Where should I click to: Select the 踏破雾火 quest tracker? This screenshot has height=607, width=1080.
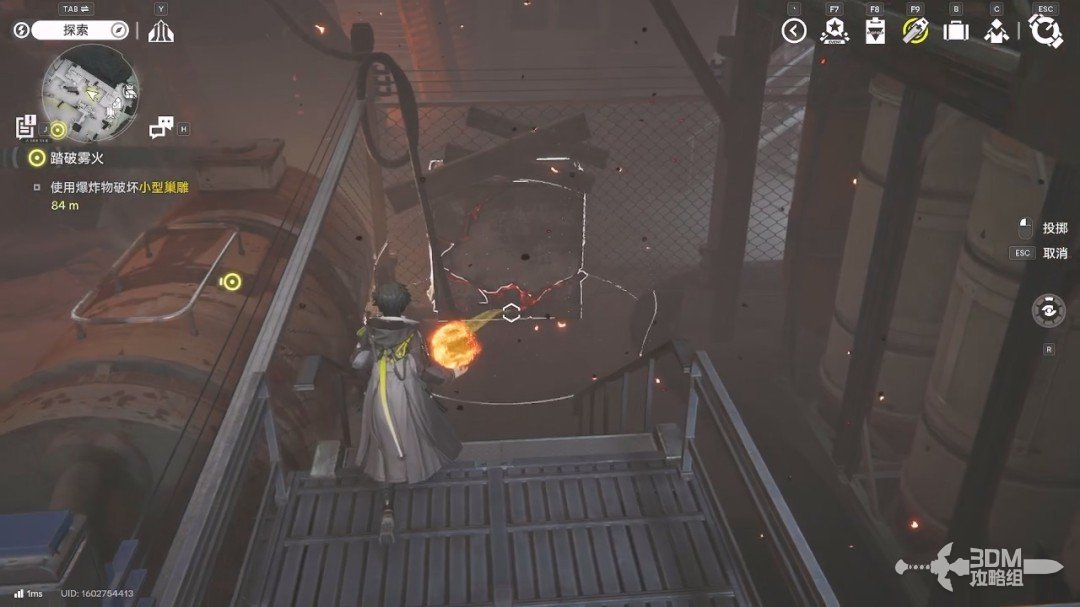[x=70, y=157]
